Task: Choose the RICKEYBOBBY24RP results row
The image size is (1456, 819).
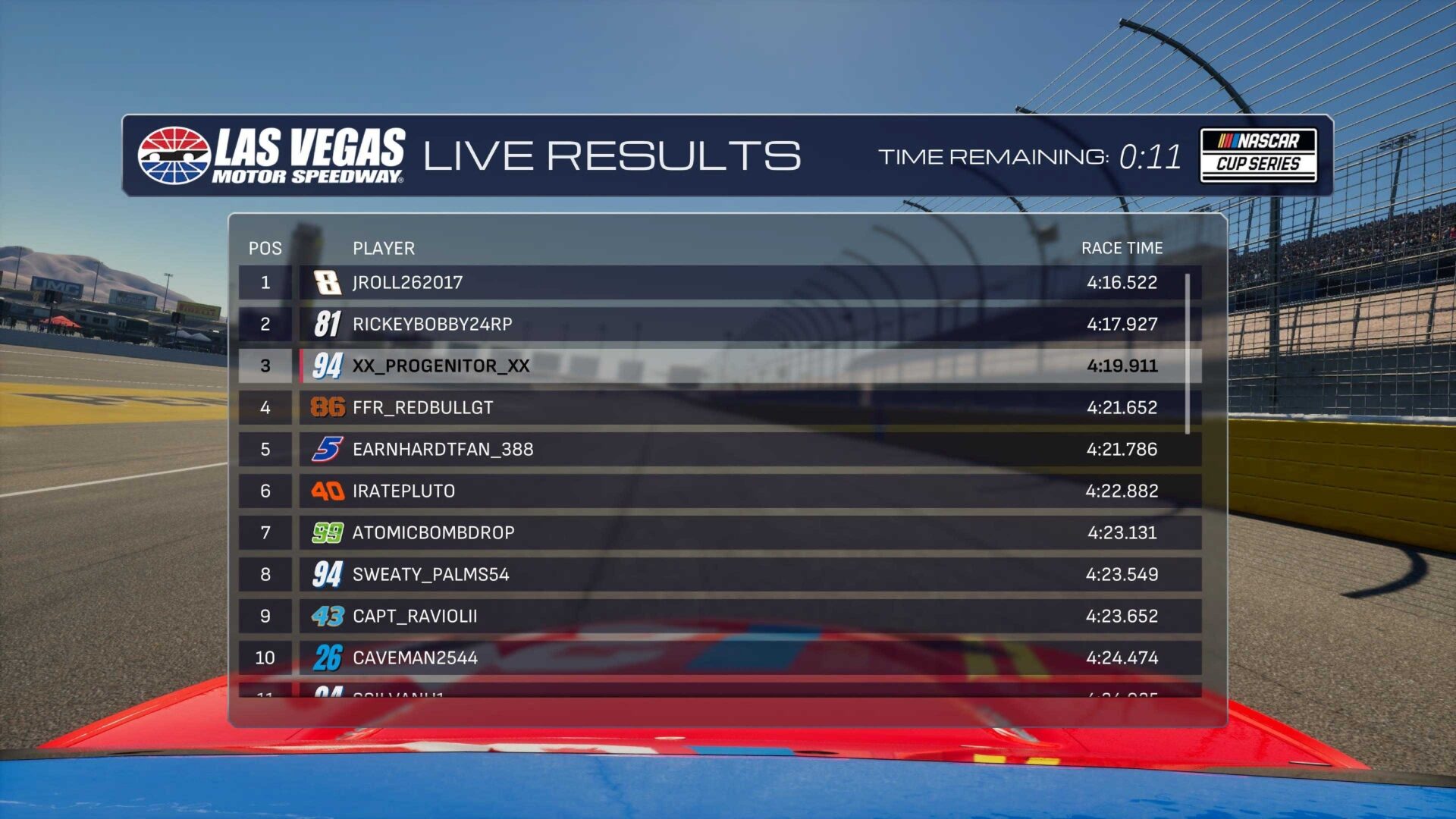Action: 719,325
